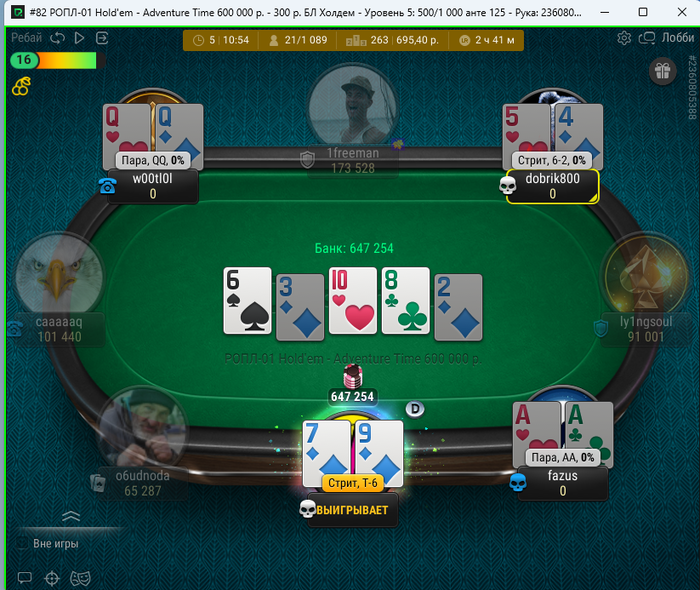Toggle the Вне игры (sit out) checkbox
700x590 pixels.
point(22,544)
